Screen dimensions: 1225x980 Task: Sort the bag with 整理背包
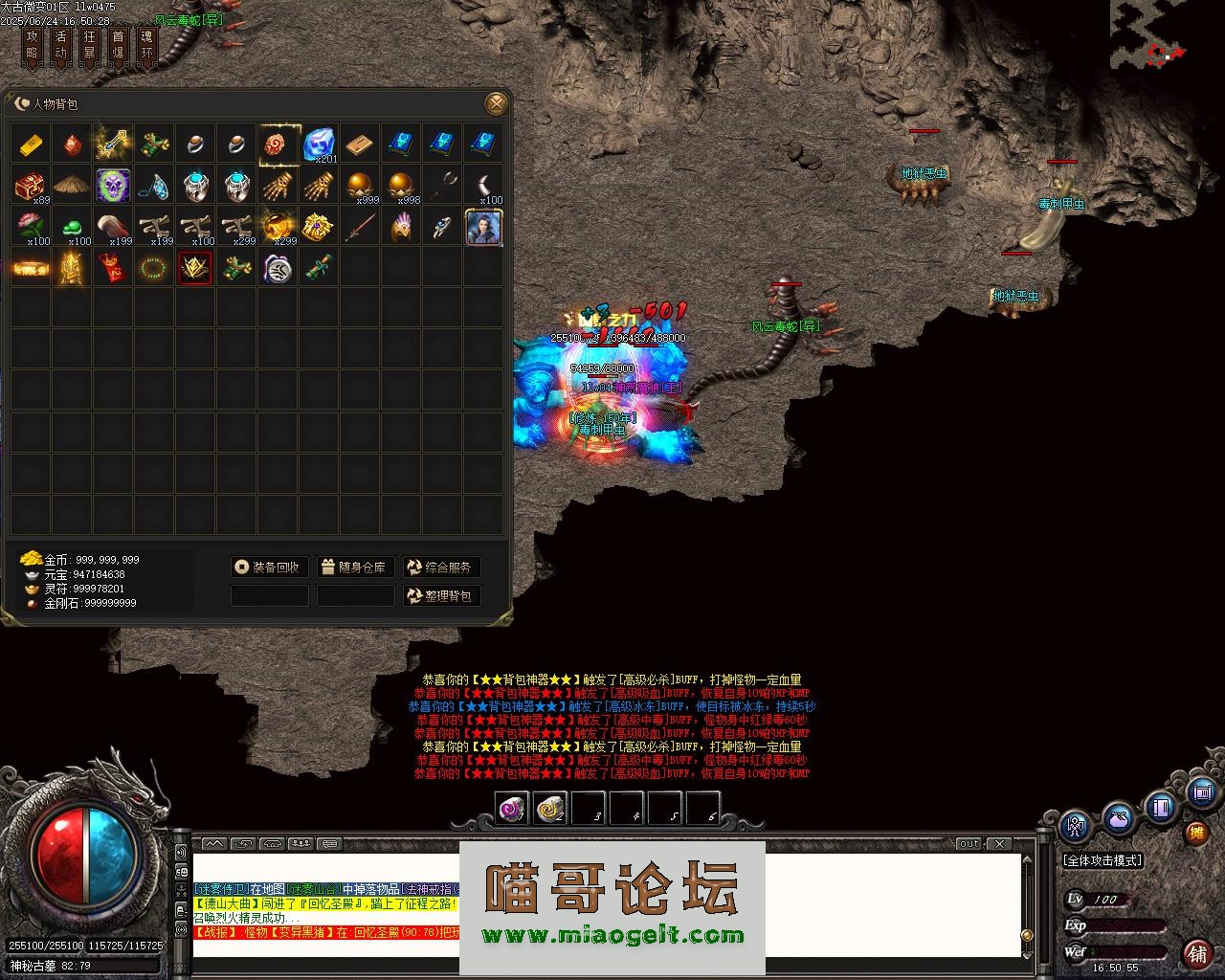(441, 596)
